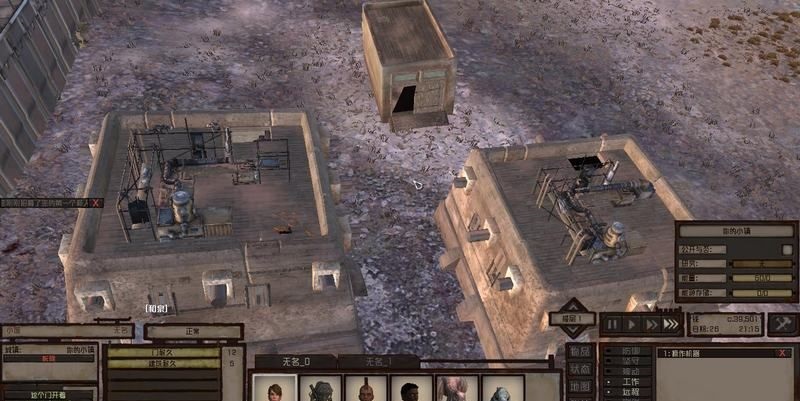Pause the game with the pause button
Image resolution: width=800 pixels, height=401 pixels.
click(x=611, y=324)
